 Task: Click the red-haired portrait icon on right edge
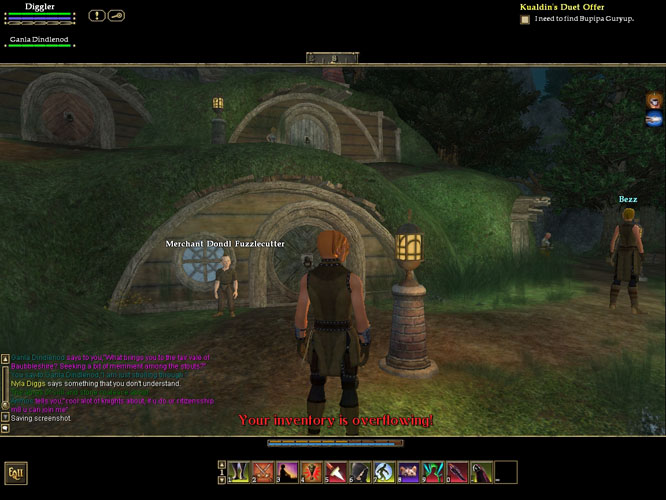[653, 99]
